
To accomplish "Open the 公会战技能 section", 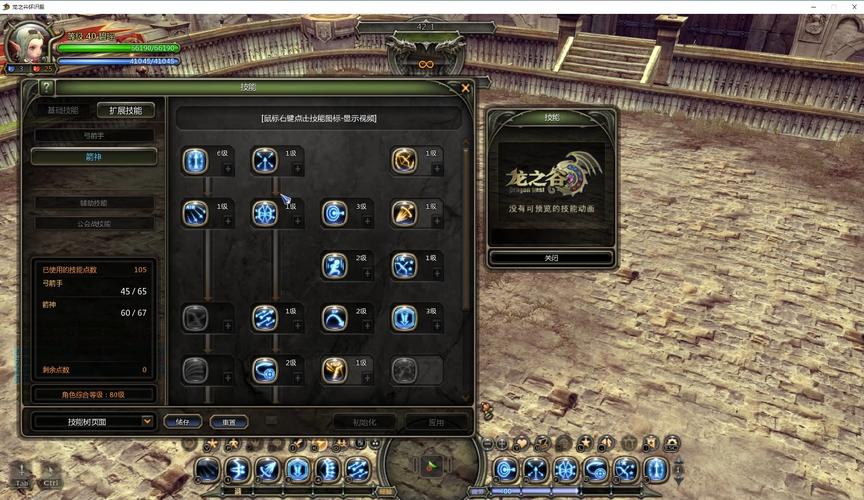I will (94, 224).
